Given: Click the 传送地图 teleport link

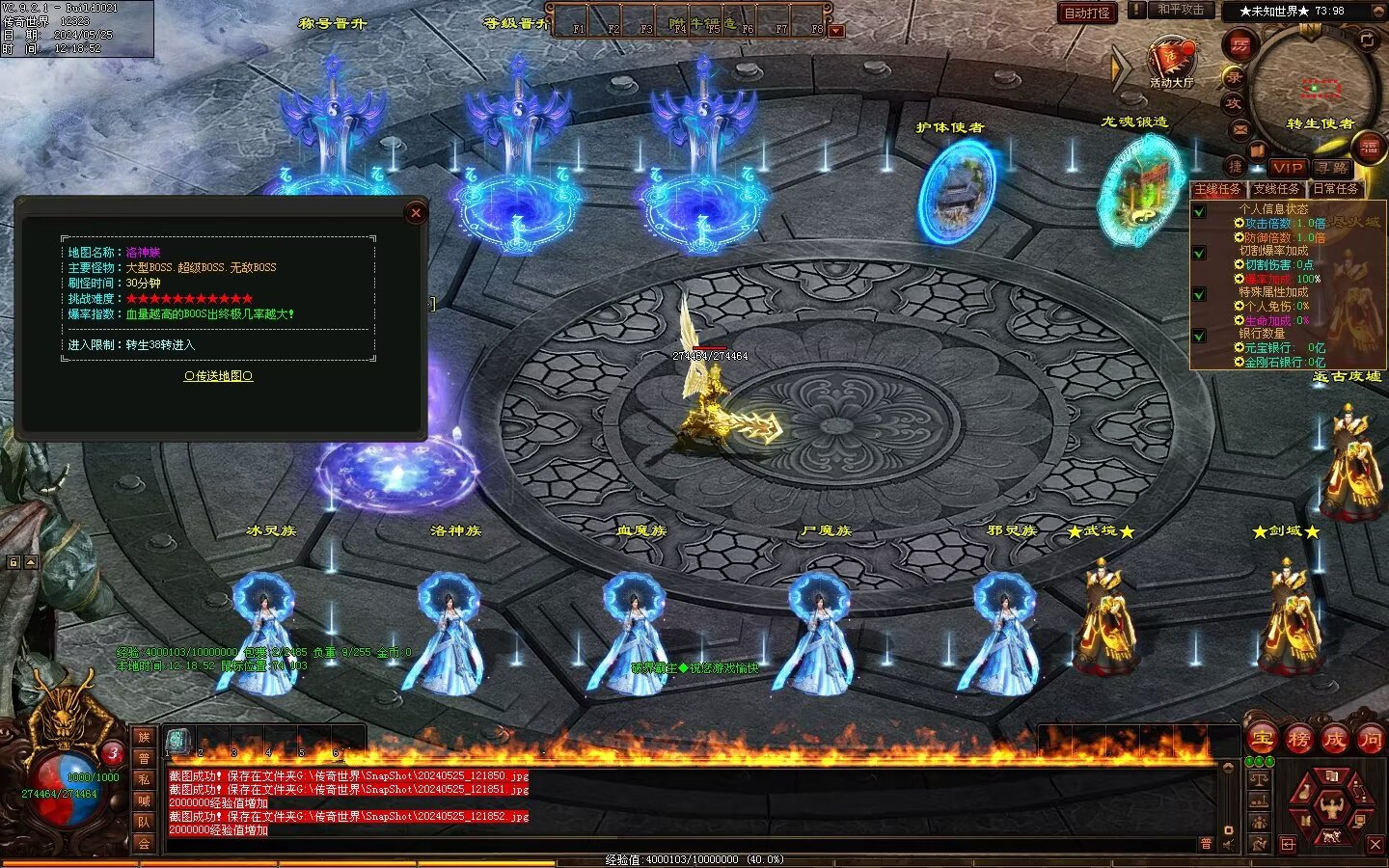Looking at the screenshot, I should point(219,376).
